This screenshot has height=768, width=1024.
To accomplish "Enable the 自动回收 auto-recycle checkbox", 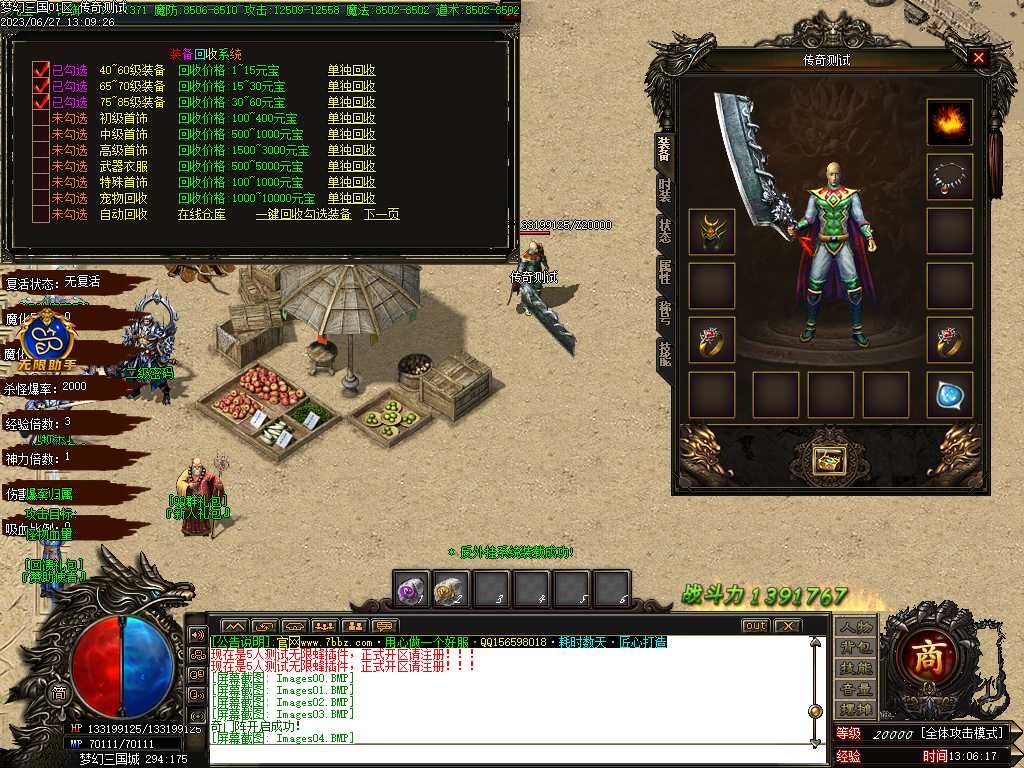I will click(x=41, y=214).
